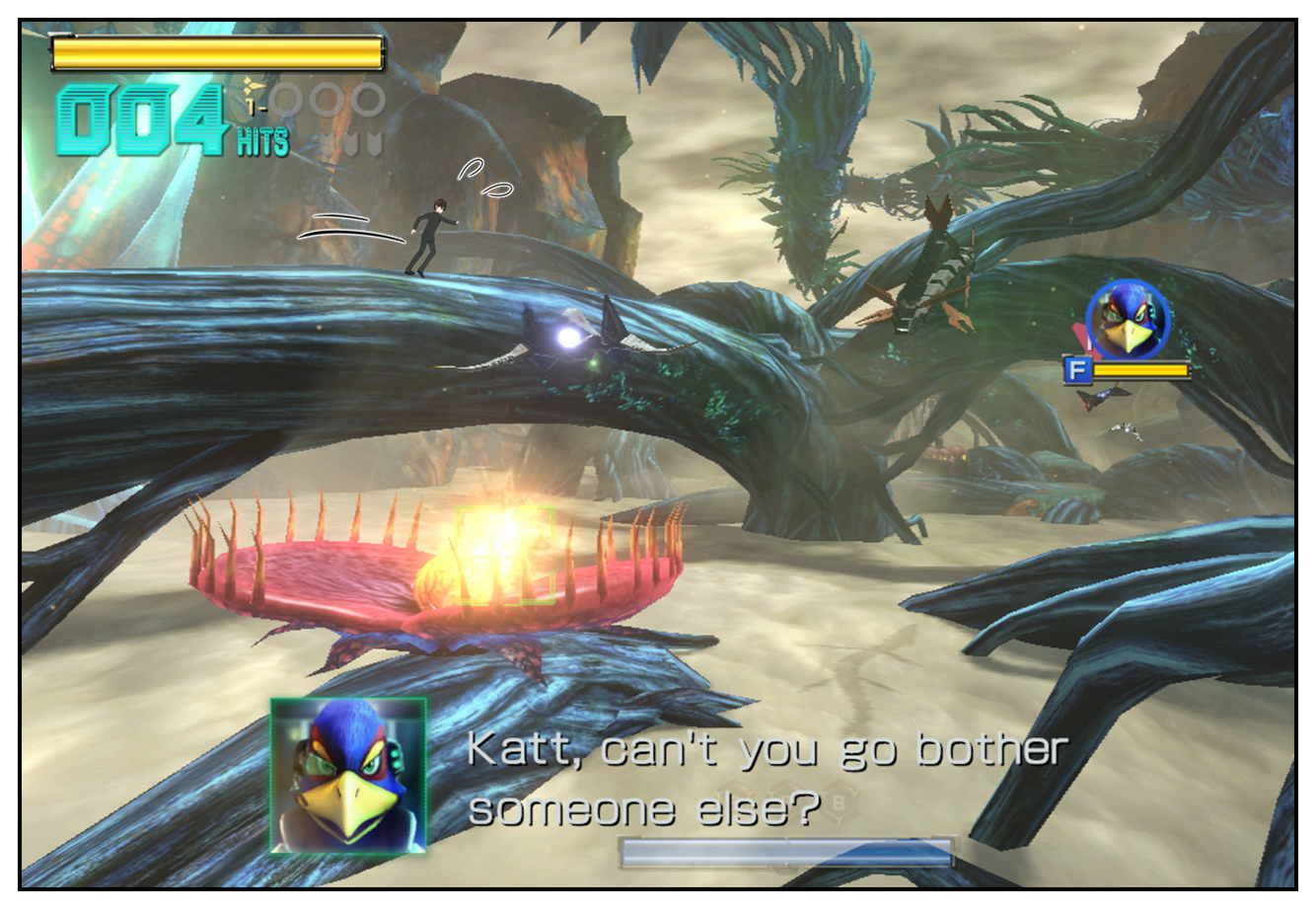Select Falco's wingman marker icon

point(1127,321)
